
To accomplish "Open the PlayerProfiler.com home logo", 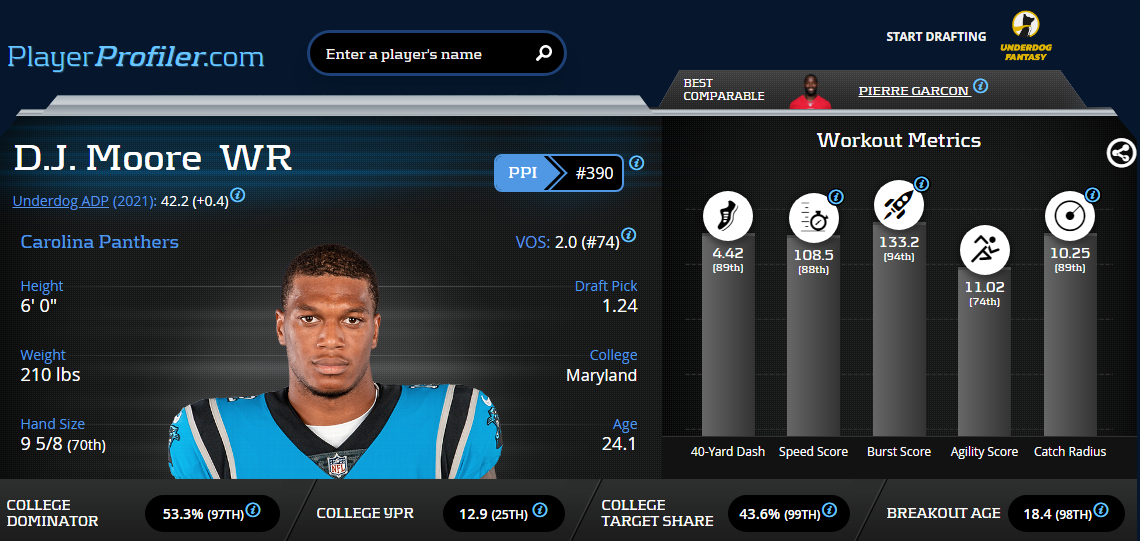I will tap(136, 56).
